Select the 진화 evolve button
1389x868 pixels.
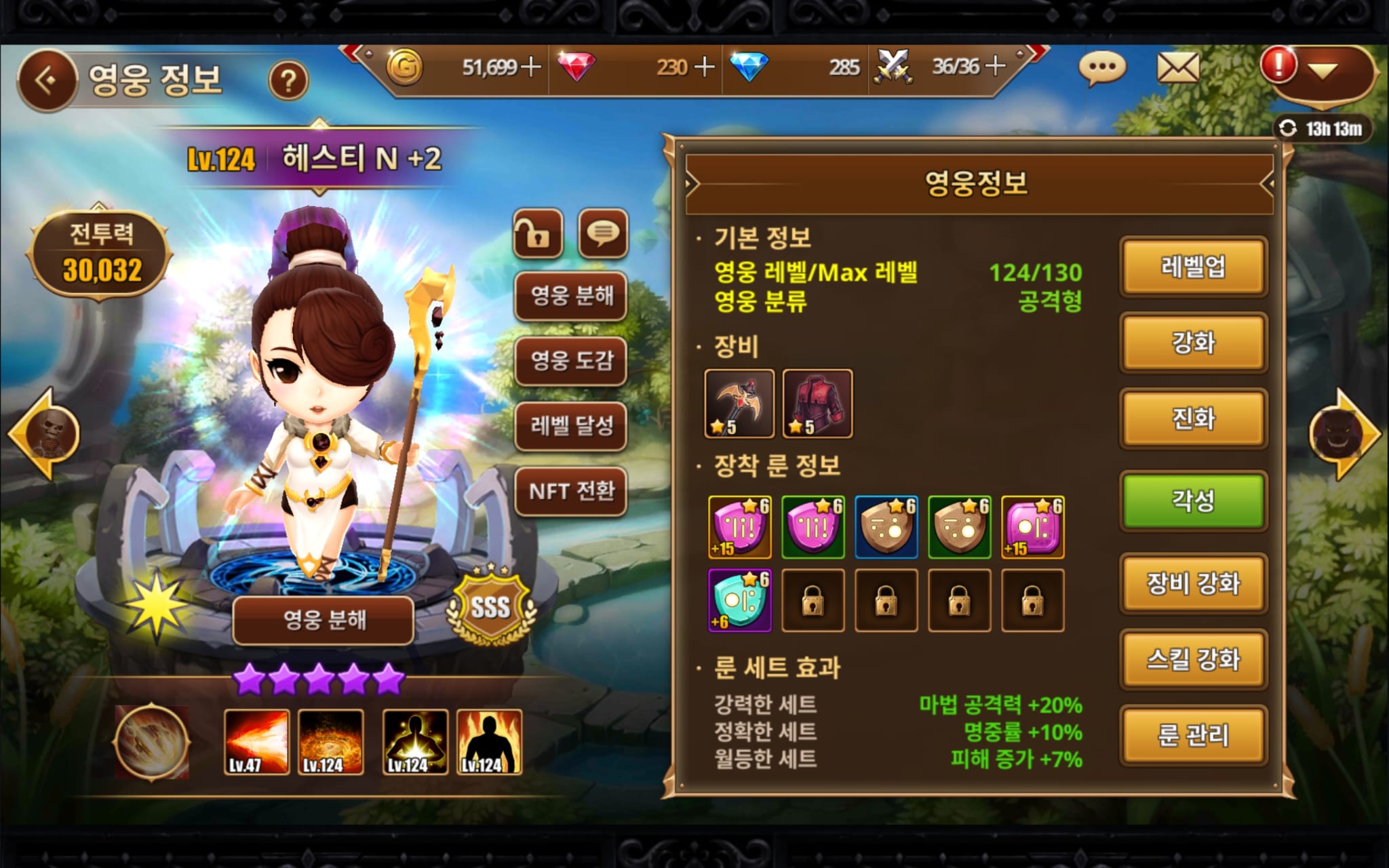tap(1193, 418)
